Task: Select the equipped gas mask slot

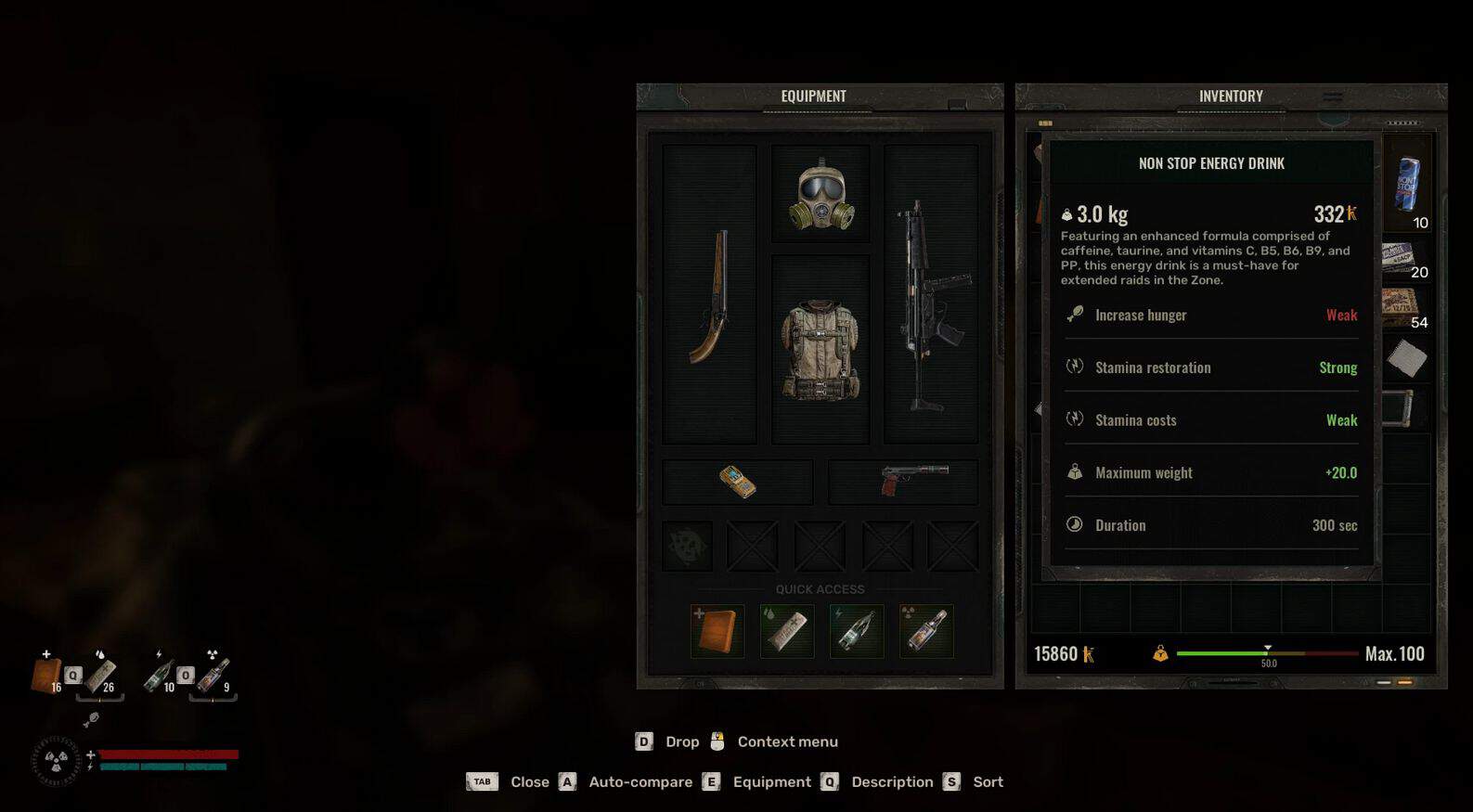Action: 820,194
